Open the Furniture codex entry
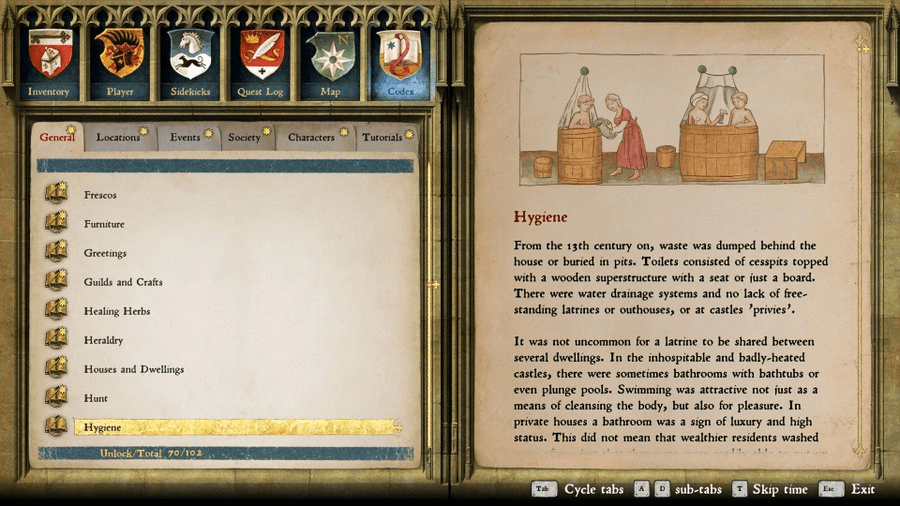Viewport: 900px width, 506px height. pos(105,224)
